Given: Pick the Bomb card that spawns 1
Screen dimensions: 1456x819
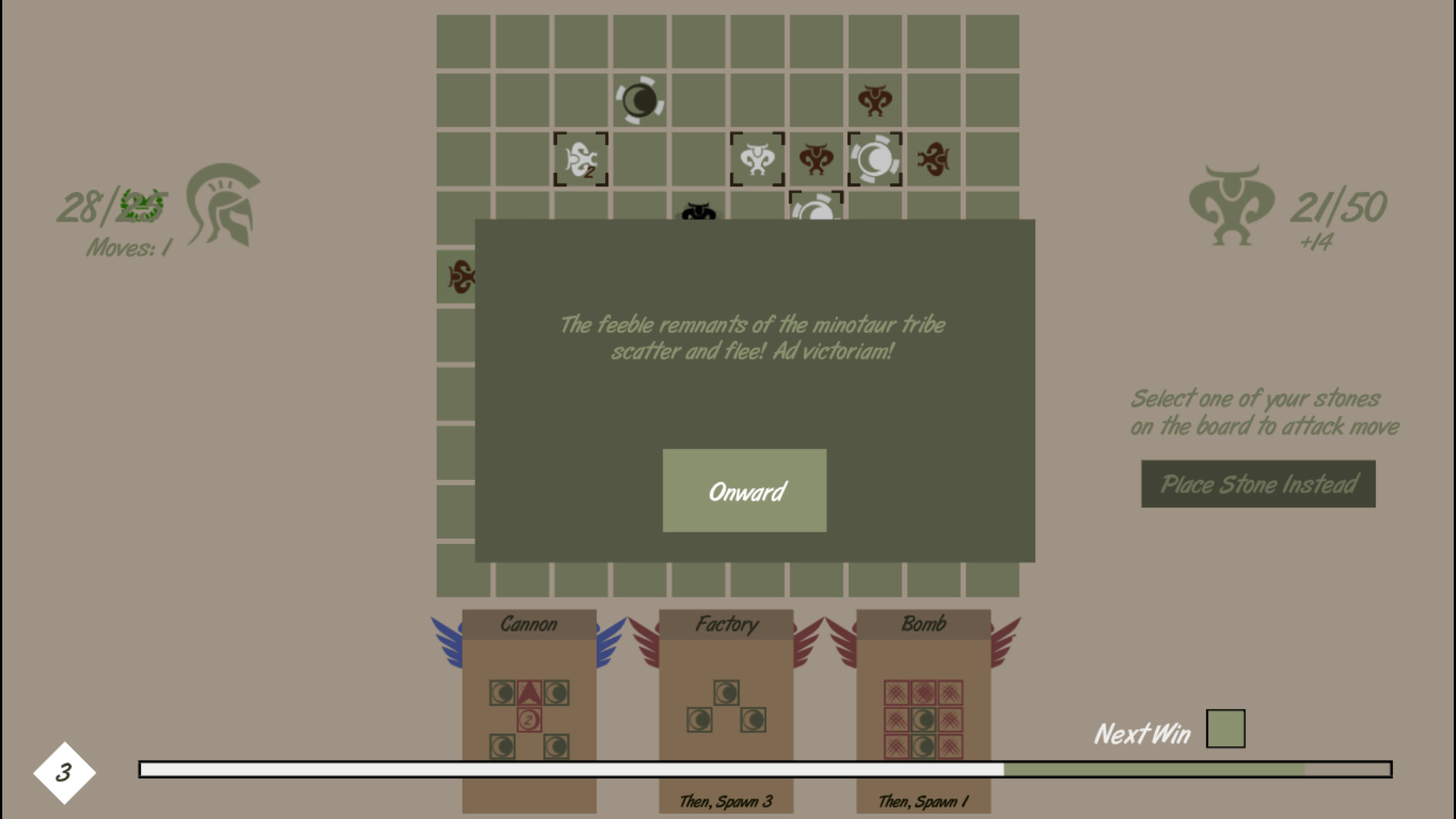Looking at the screenshot, I should [x=922, y=705].
